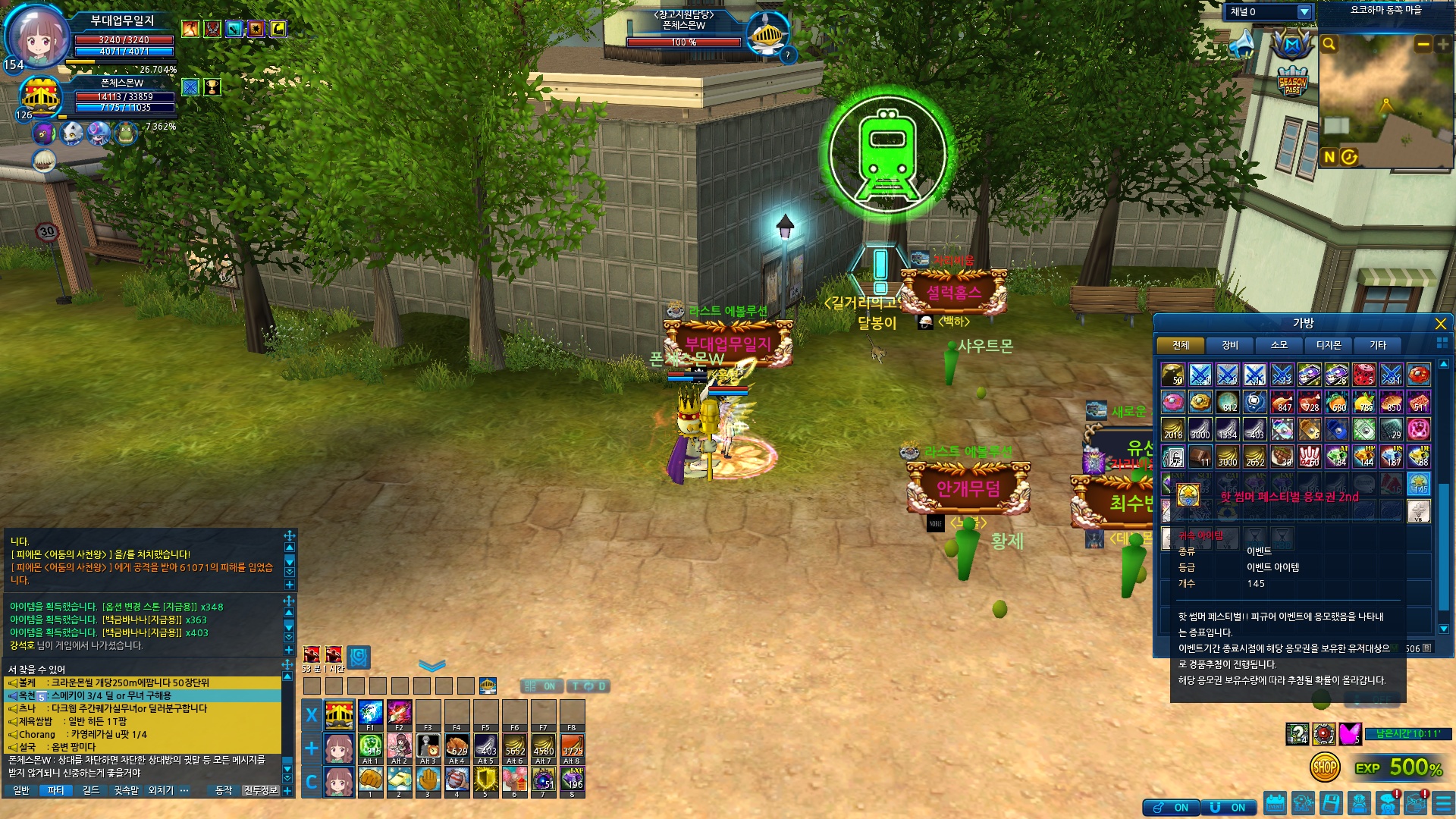
Task: Toggle the magnet pickup ON button
Action: [1228, 808]
